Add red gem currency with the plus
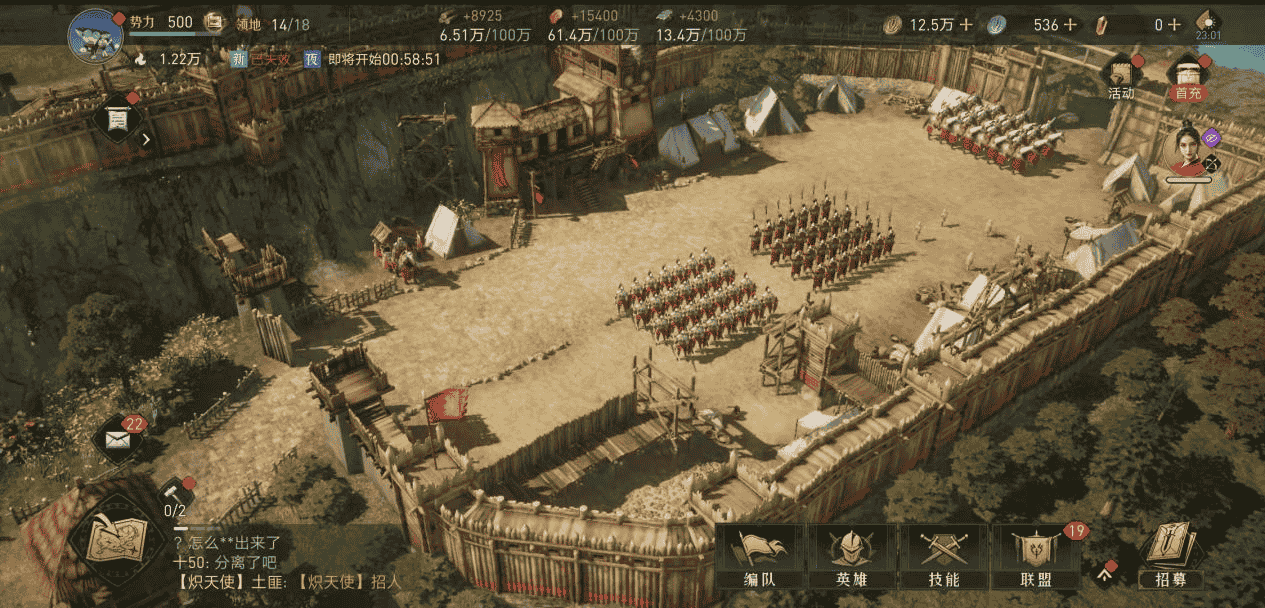 pyautogui.click(x=1173, y=25)
